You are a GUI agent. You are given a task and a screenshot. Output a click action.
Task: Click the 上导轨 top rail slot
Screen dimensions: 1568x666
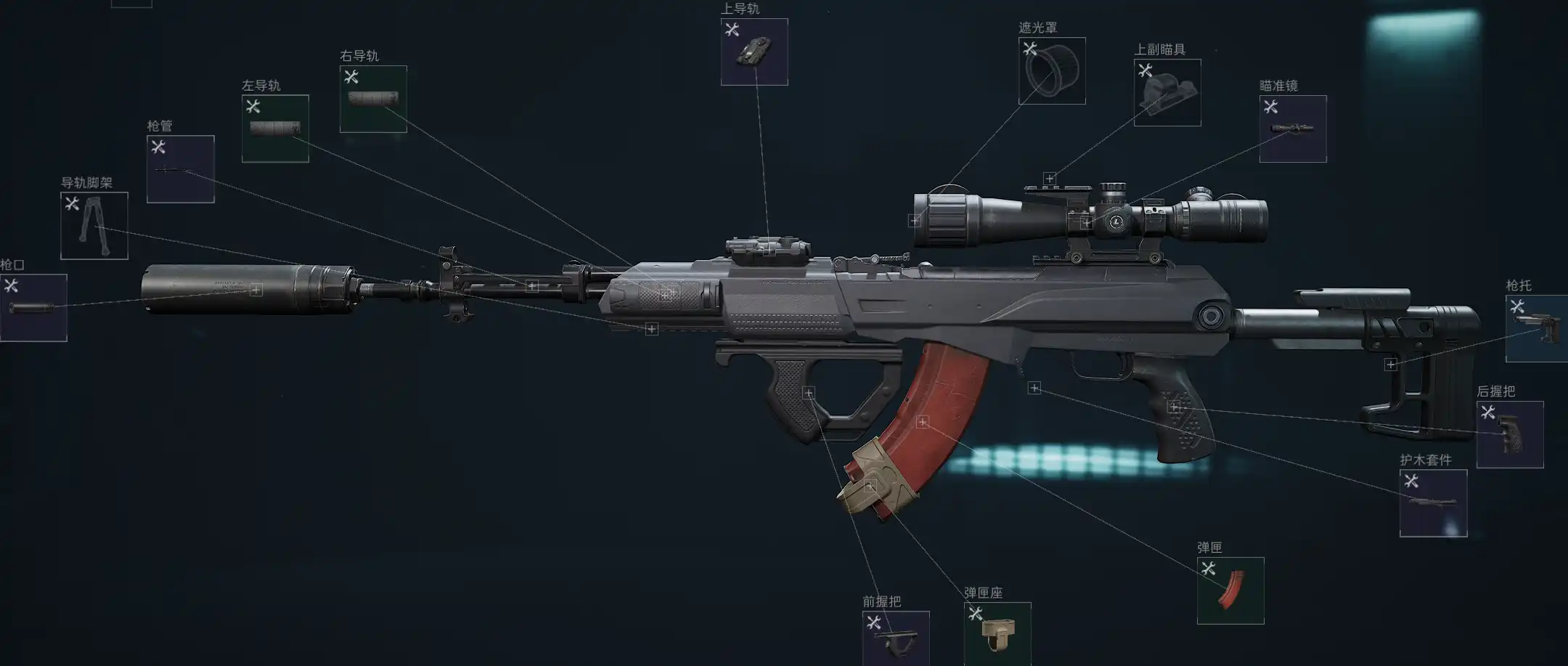click(x=754, y=52)
